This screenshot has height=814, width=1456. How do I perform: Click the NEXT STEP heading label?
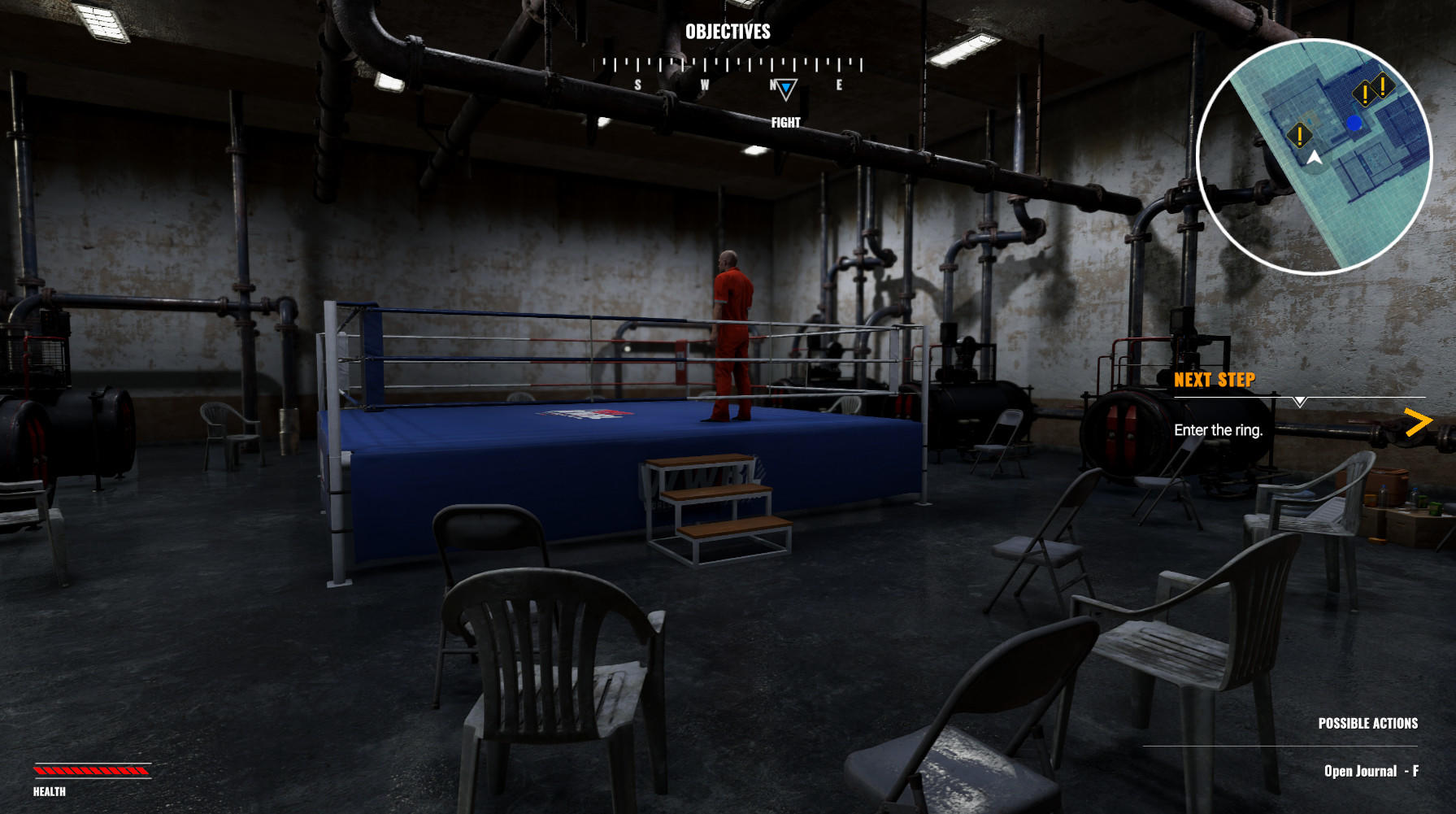click(x=1215, y=379)
